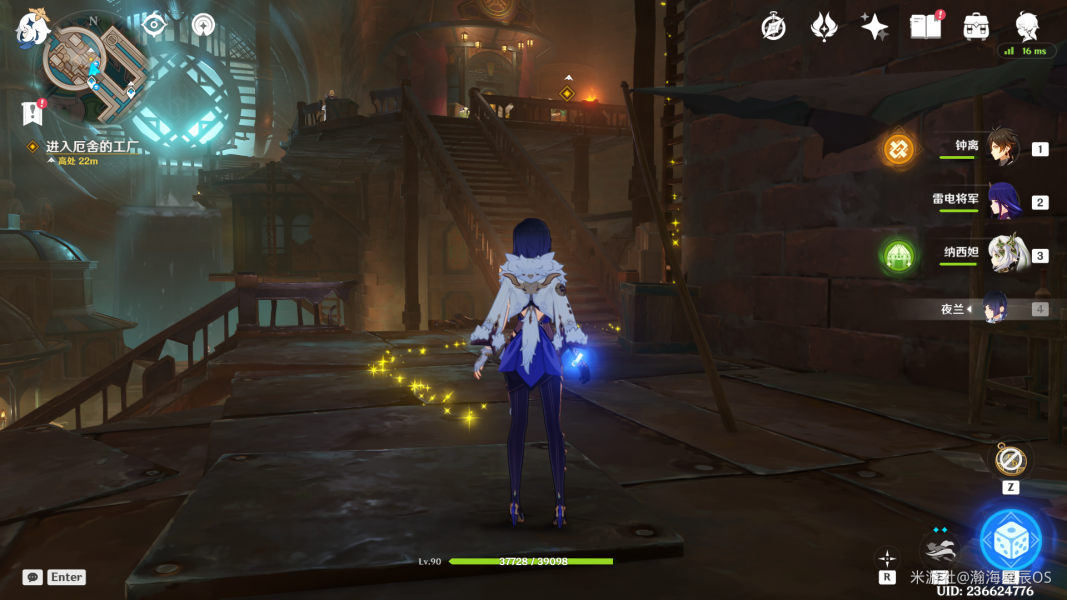
Task: Switch to party member 纳西妲
Action: pos(1003,255)
